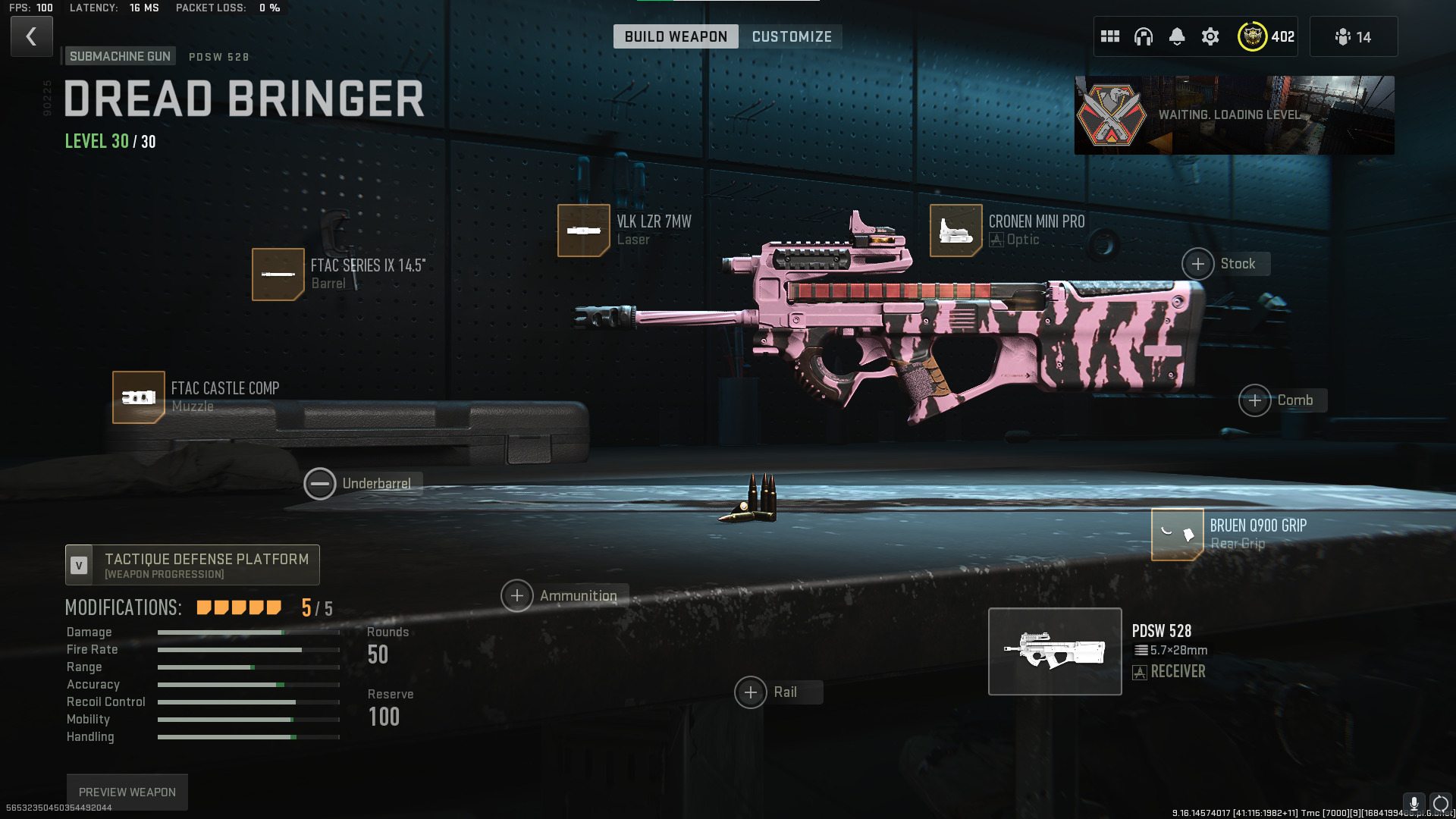1456x819 pixels.
Task: Open the grid menu icon
Action: pos(1110,36)
